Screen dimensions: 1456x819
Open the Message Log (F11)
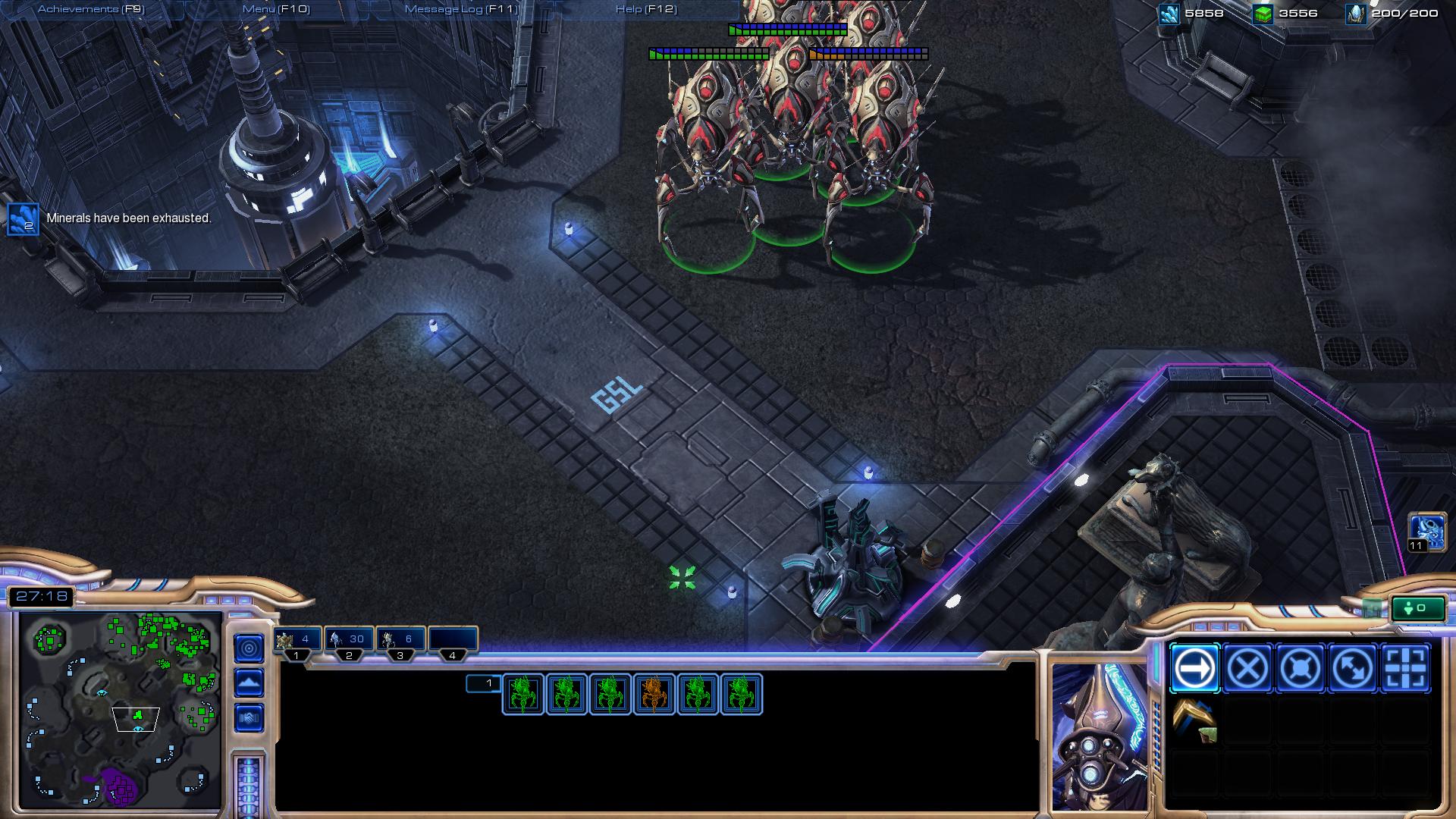(x=461, y=9)
